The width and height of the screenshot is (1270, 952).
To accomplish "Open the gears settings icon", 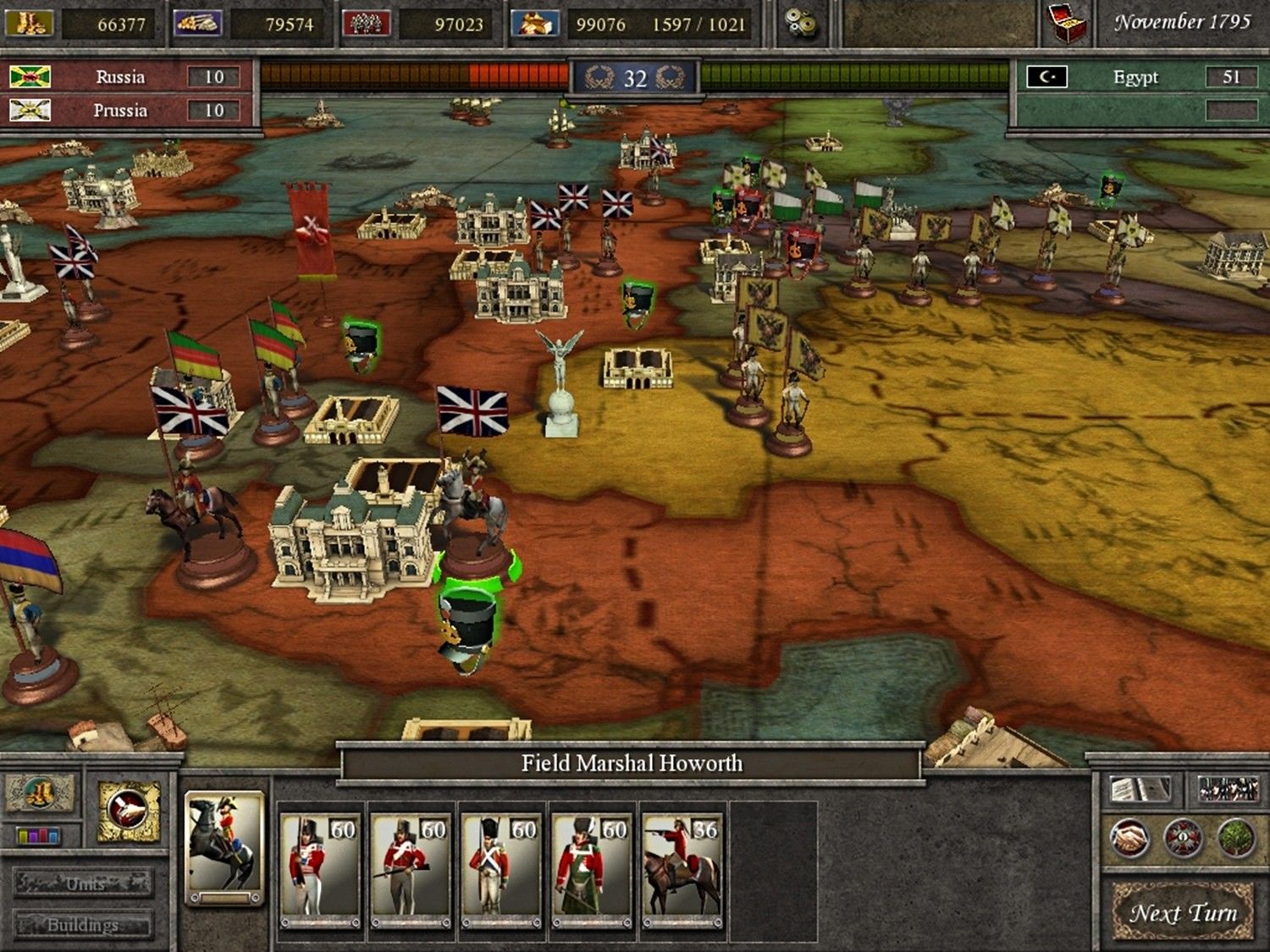I will [x=800, y=24].
